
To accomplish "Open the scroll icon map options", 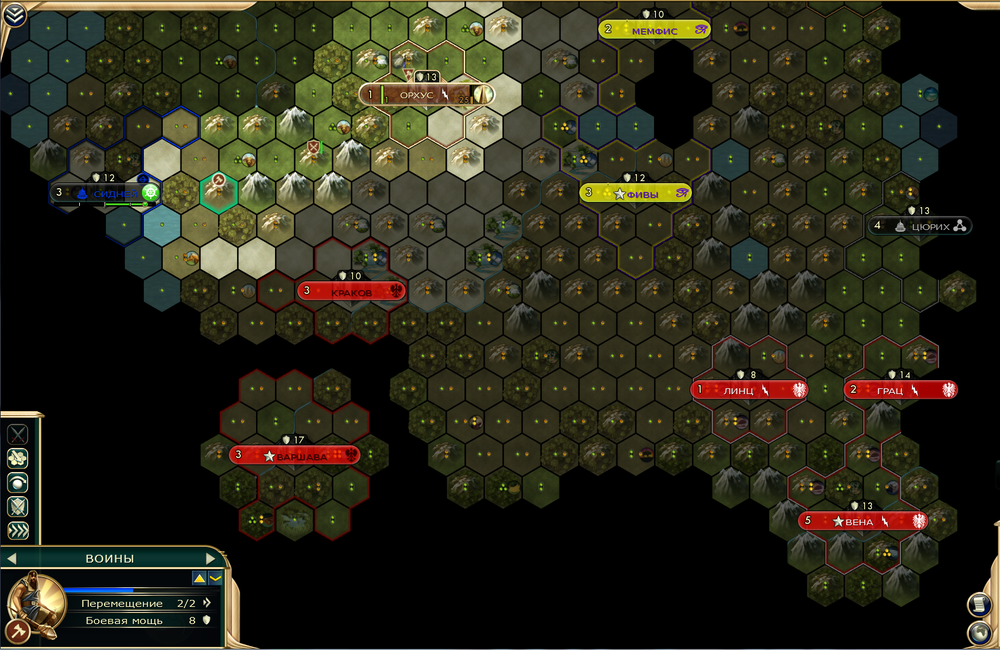I will click(979, 605).
